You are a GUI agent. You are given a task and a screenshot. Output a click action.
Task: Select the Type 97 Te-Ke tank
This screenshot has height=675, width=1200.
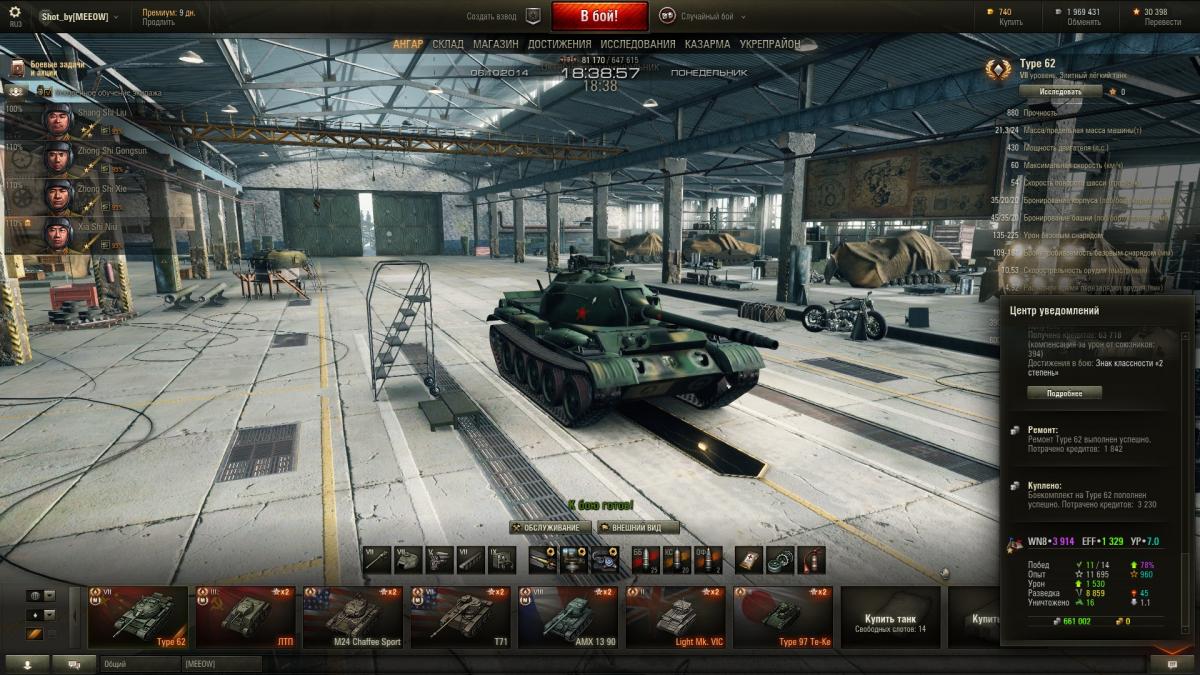click(x=783, y=617)
